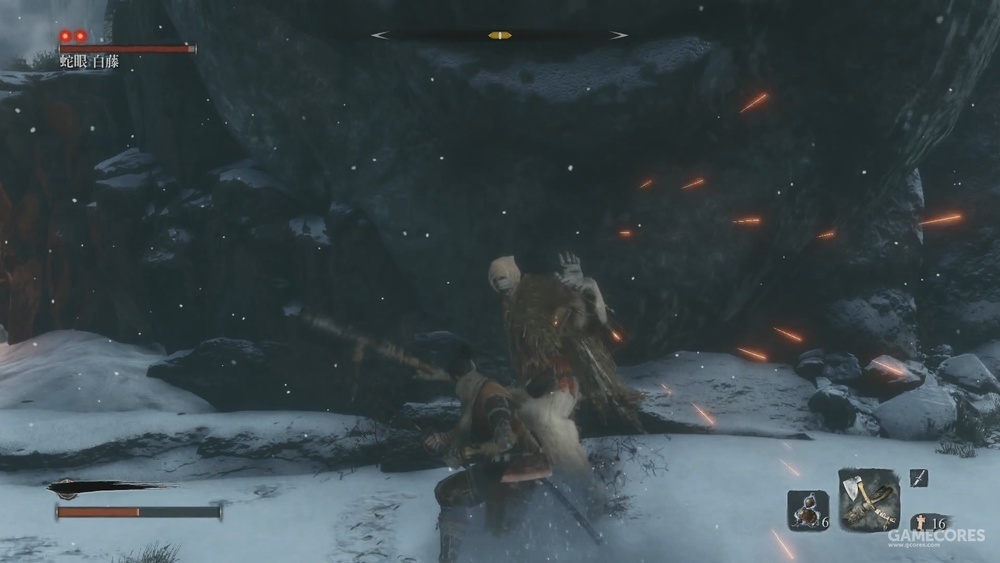The image size is (1000, 563).
Task: Select the Healing Gourd quick item
Action: (x=807, y=509)
